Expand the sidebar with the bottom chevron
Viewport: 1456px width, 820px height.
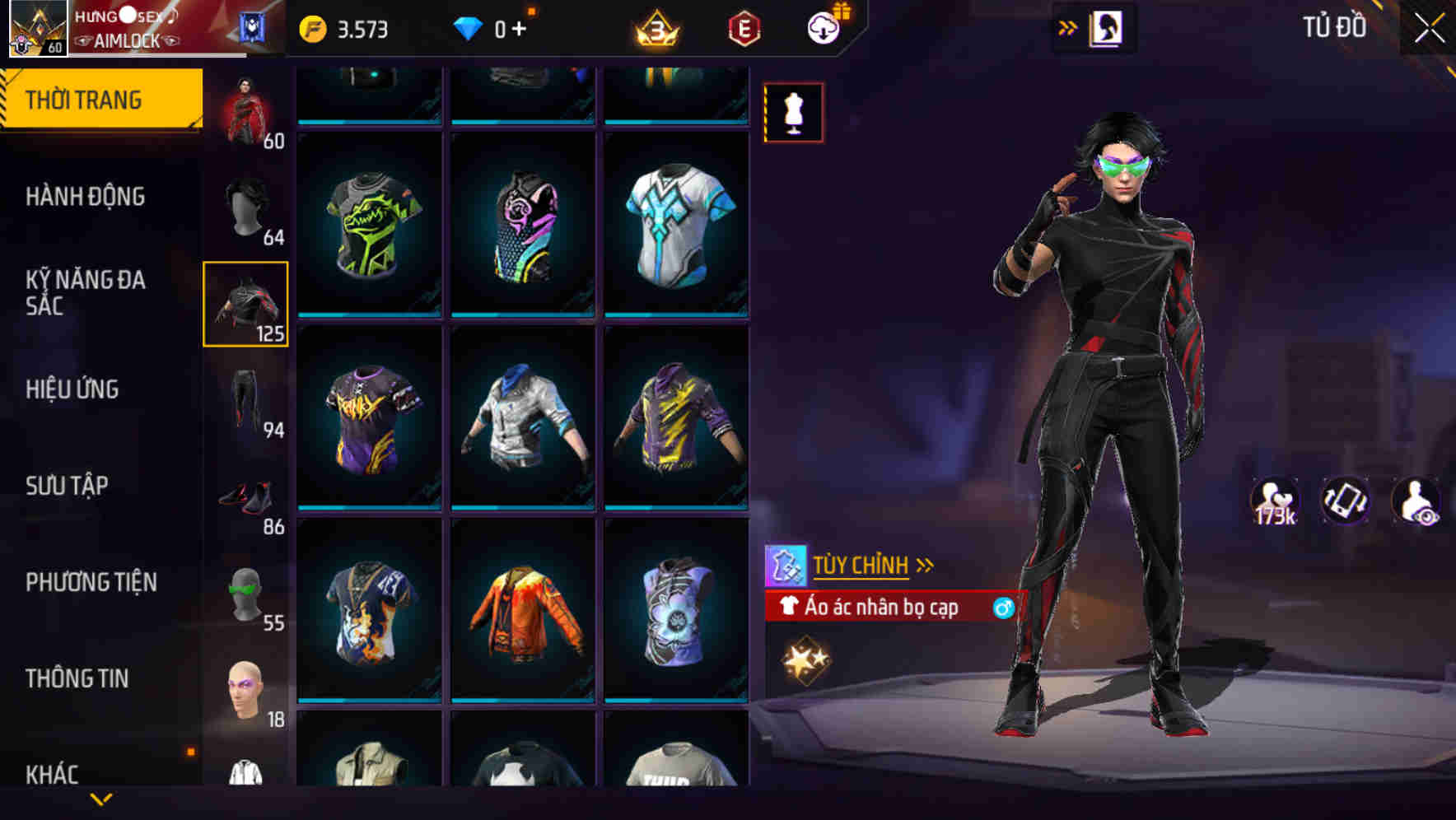click(x=101, y=796)
